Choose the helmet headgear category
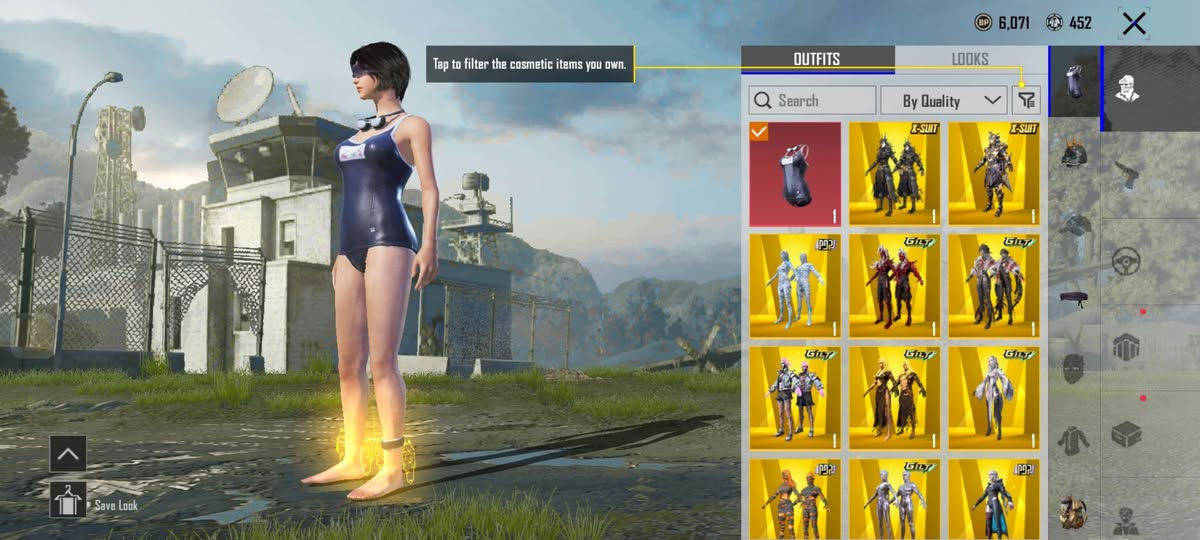1200x540 pixels. pos(1074,153)
